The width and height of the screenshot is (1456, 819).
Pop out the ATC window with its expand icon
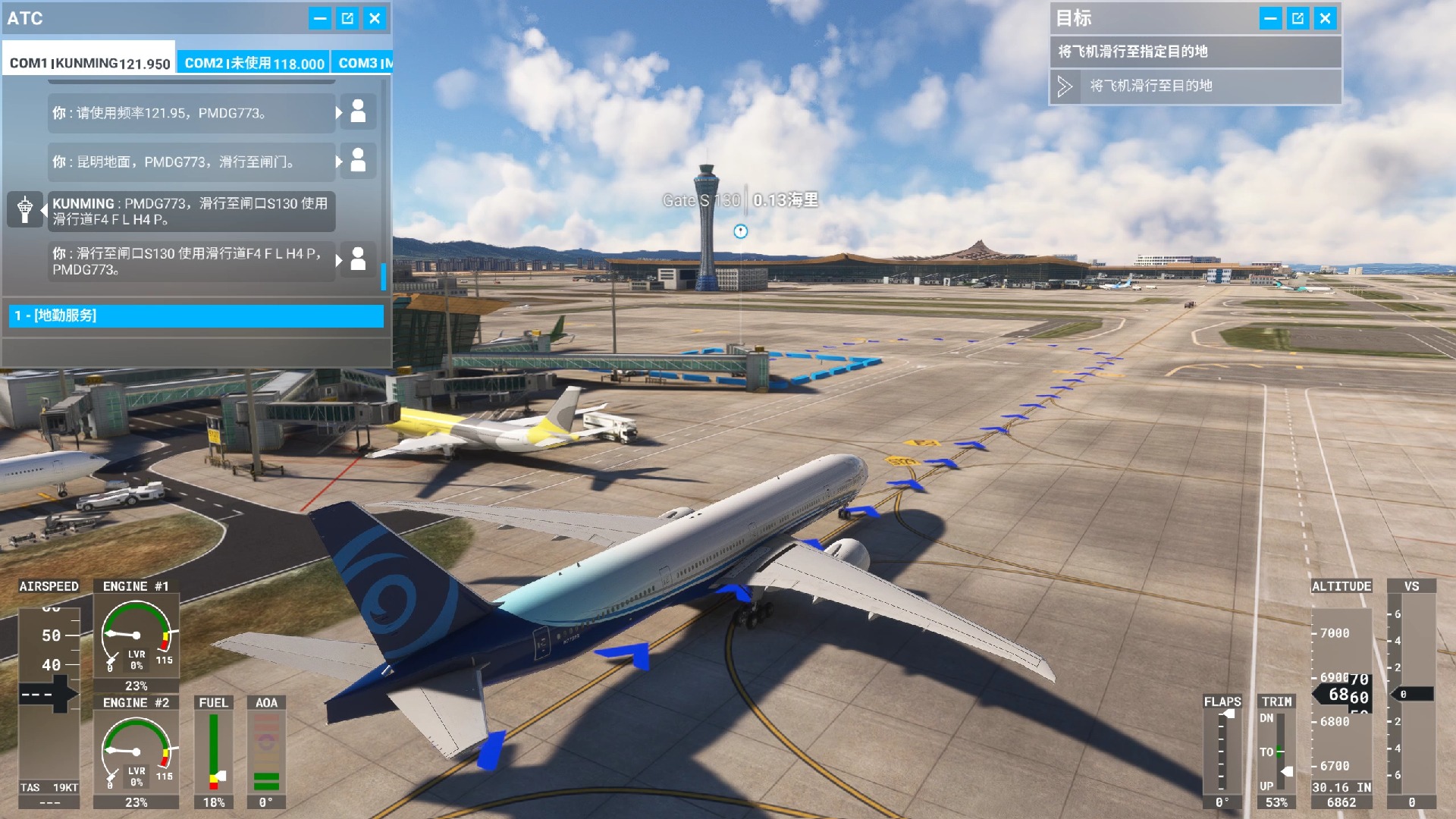[x=347, y=18]
